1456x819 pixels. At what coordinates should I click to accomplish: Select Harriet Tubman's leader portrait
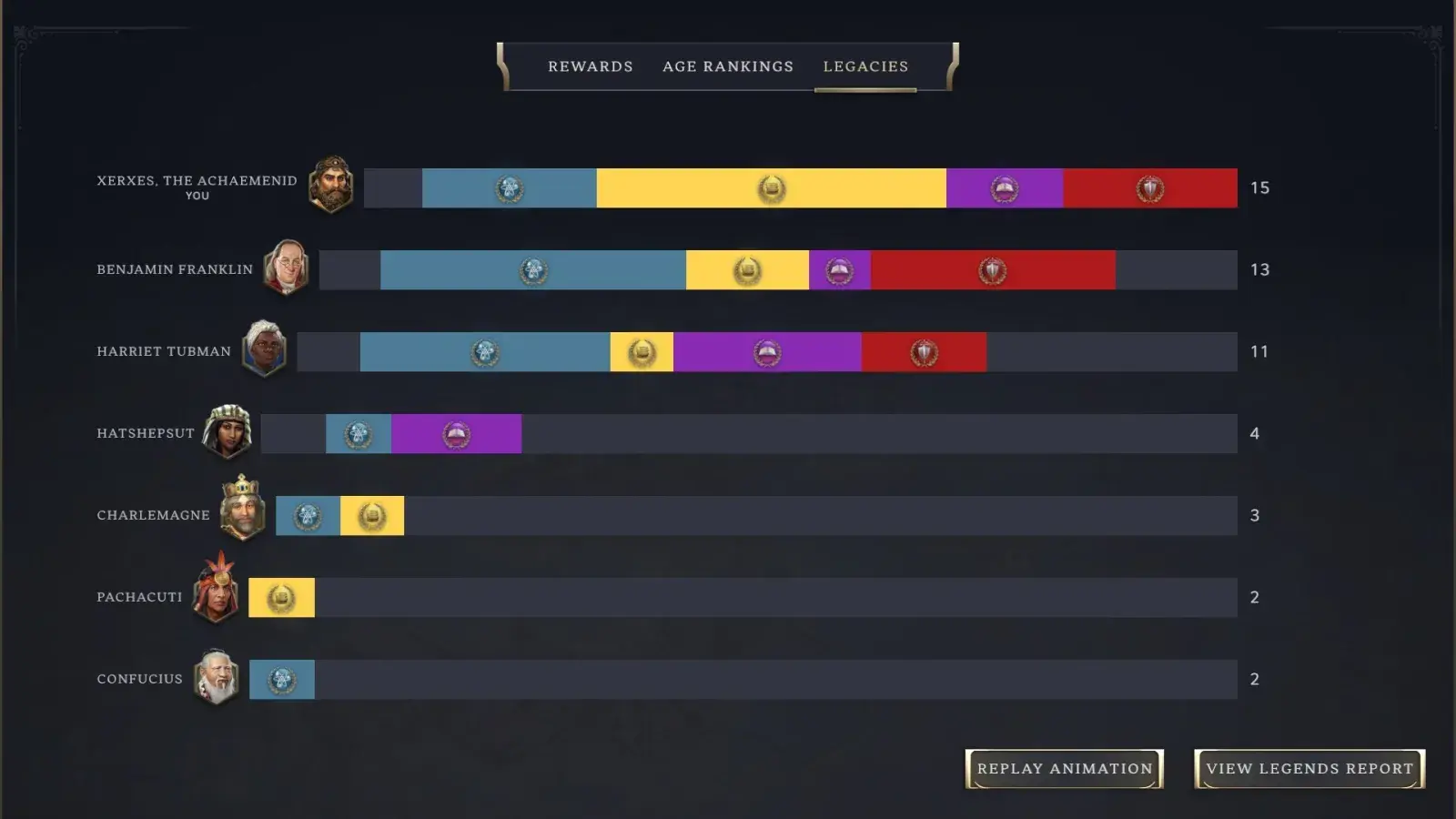tap(264, 350)
